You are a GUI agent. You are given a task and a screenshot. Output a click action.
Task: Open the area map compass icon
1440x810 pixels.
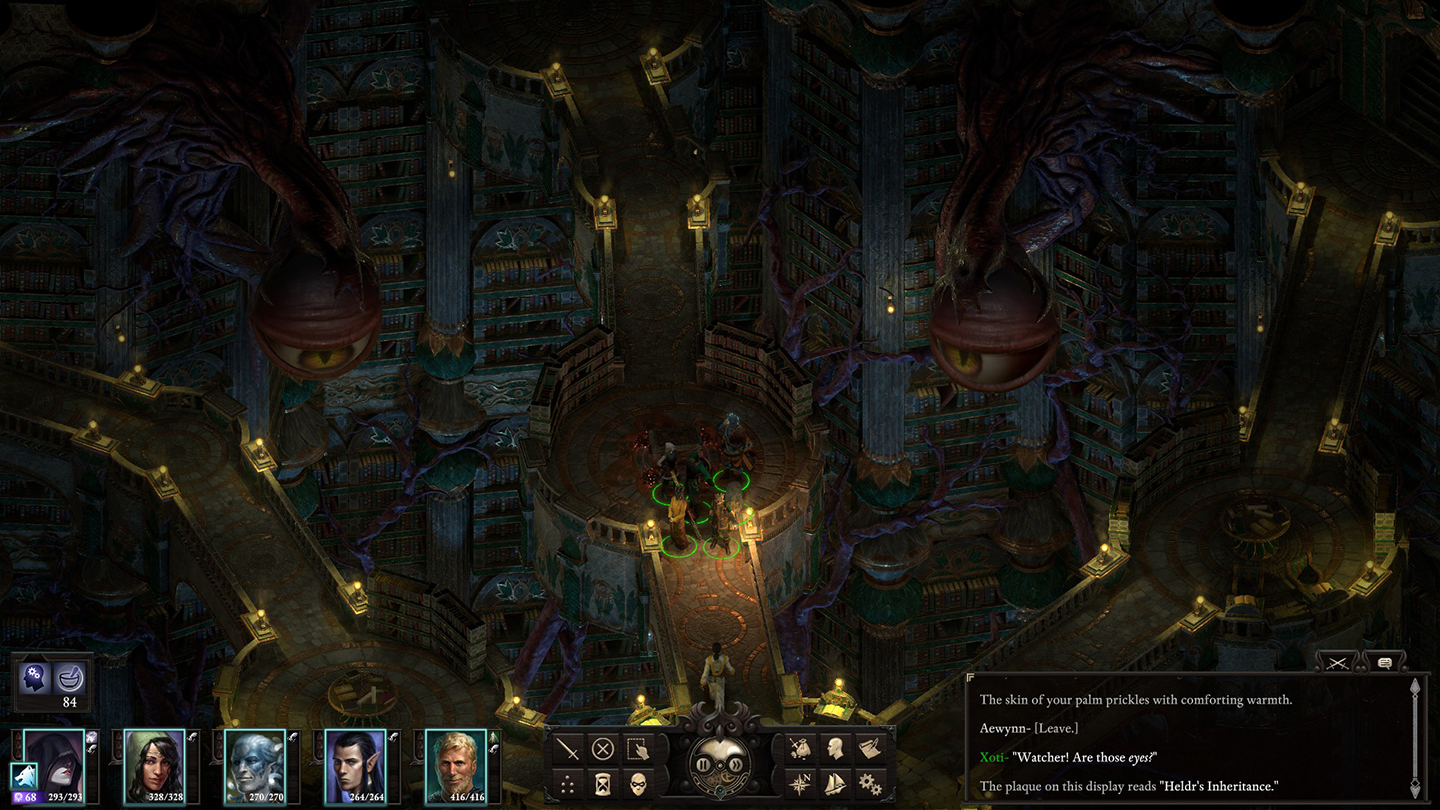(x=799, y=783)
